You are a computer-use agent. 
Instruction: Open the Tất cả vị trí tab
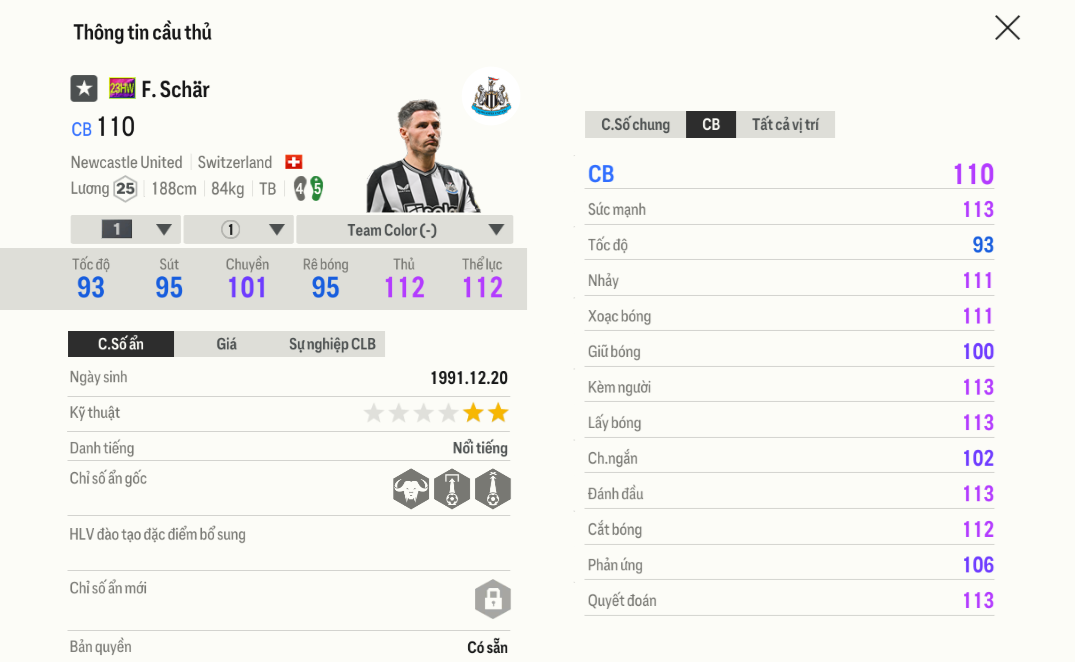point(785,125)
